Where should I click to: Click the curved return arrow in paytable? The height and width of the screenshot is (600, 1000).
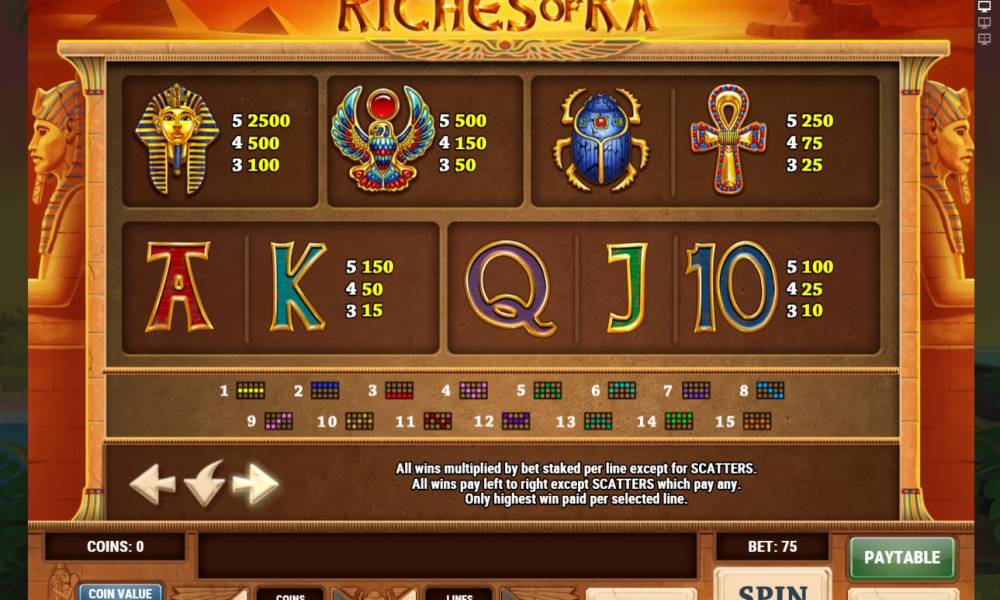point(205,483)
